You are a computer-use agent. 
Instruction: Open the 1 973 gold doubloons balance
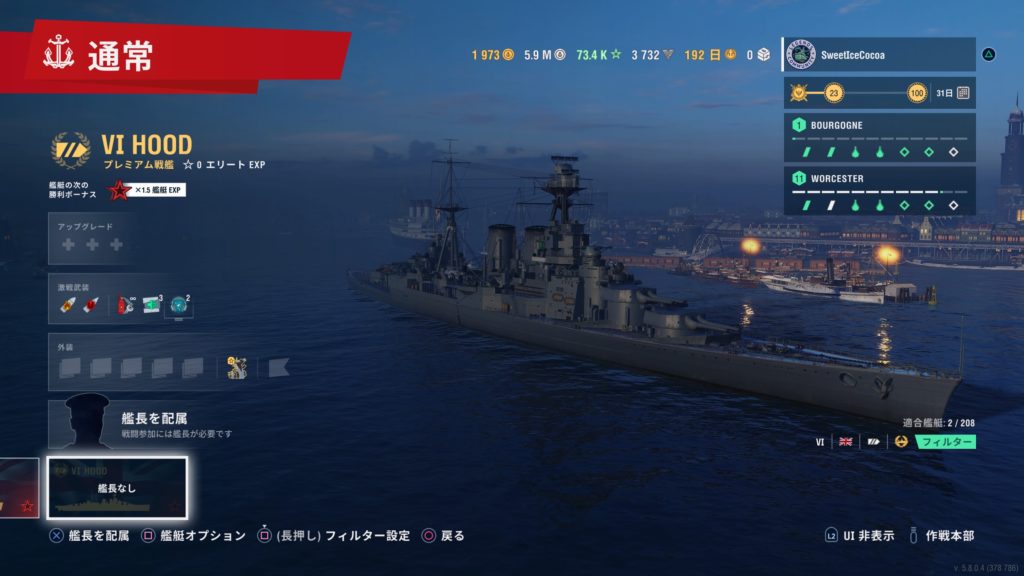[493, 55]
